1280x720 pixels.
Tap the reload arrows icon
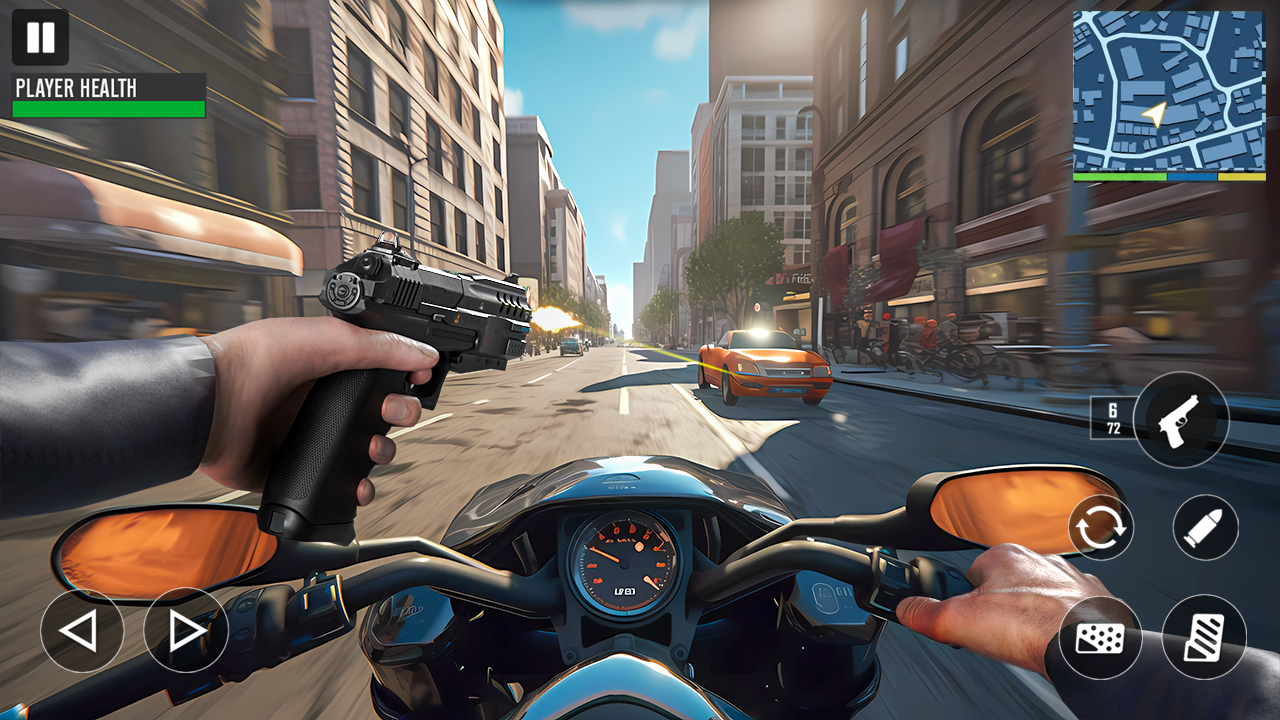click(1103, 528)
